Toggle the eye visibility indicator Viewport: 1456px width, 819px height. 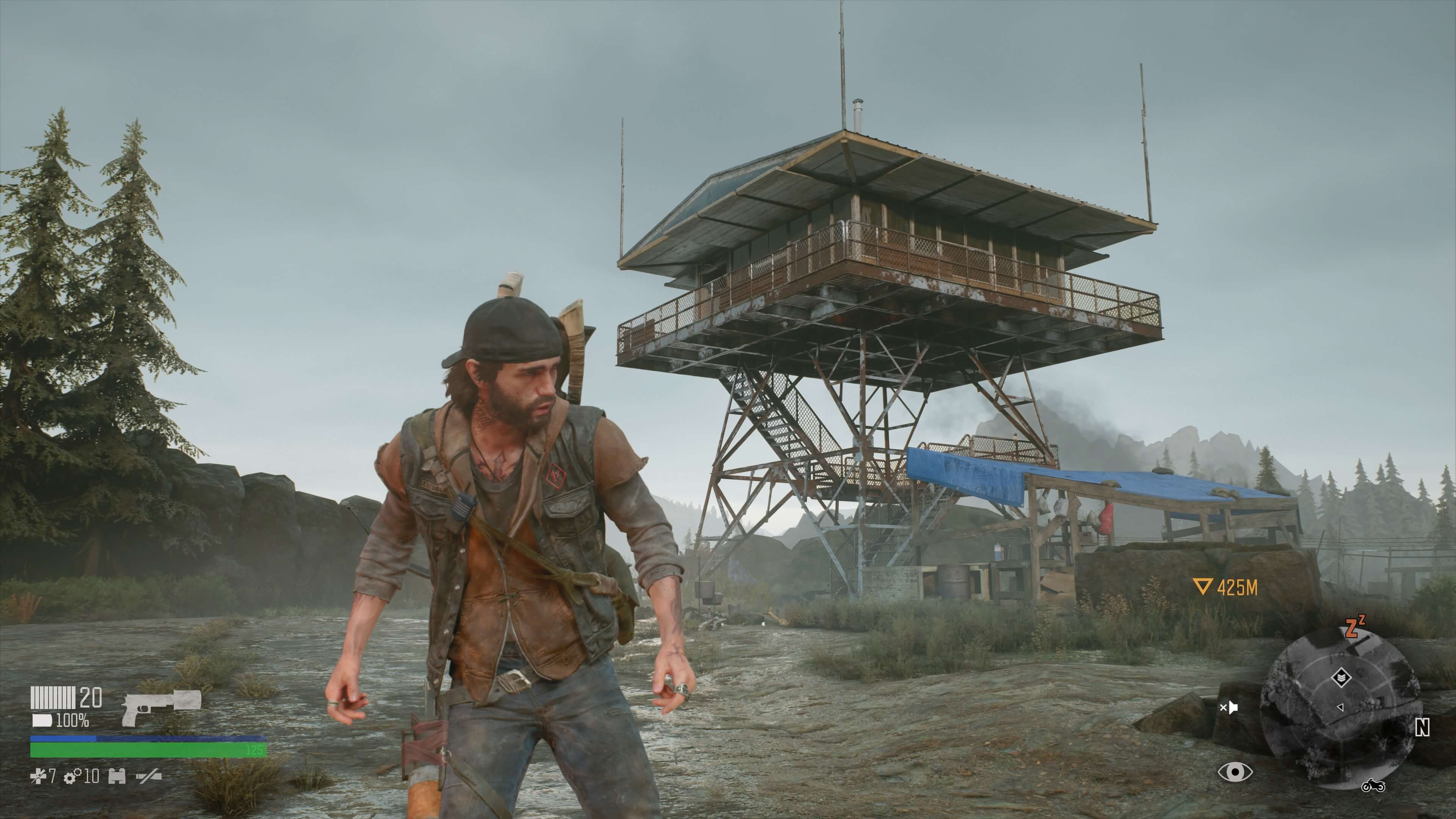coord(1235,772)
